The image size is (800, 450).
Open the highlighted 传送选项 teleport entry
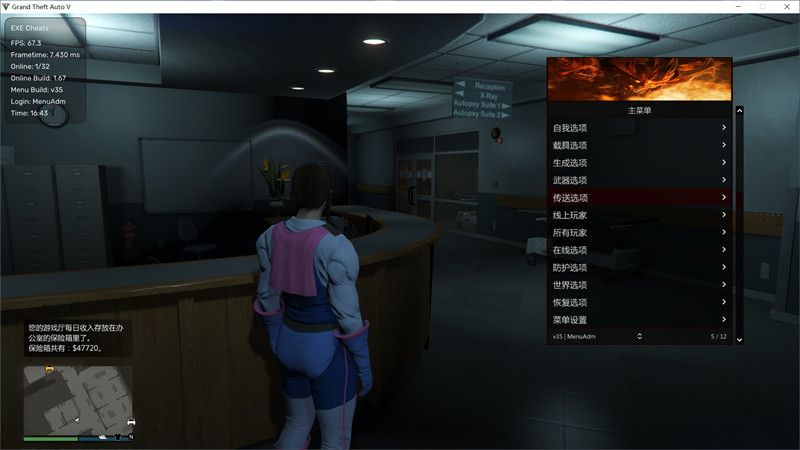pyautogui.click(x=639, y=198)
